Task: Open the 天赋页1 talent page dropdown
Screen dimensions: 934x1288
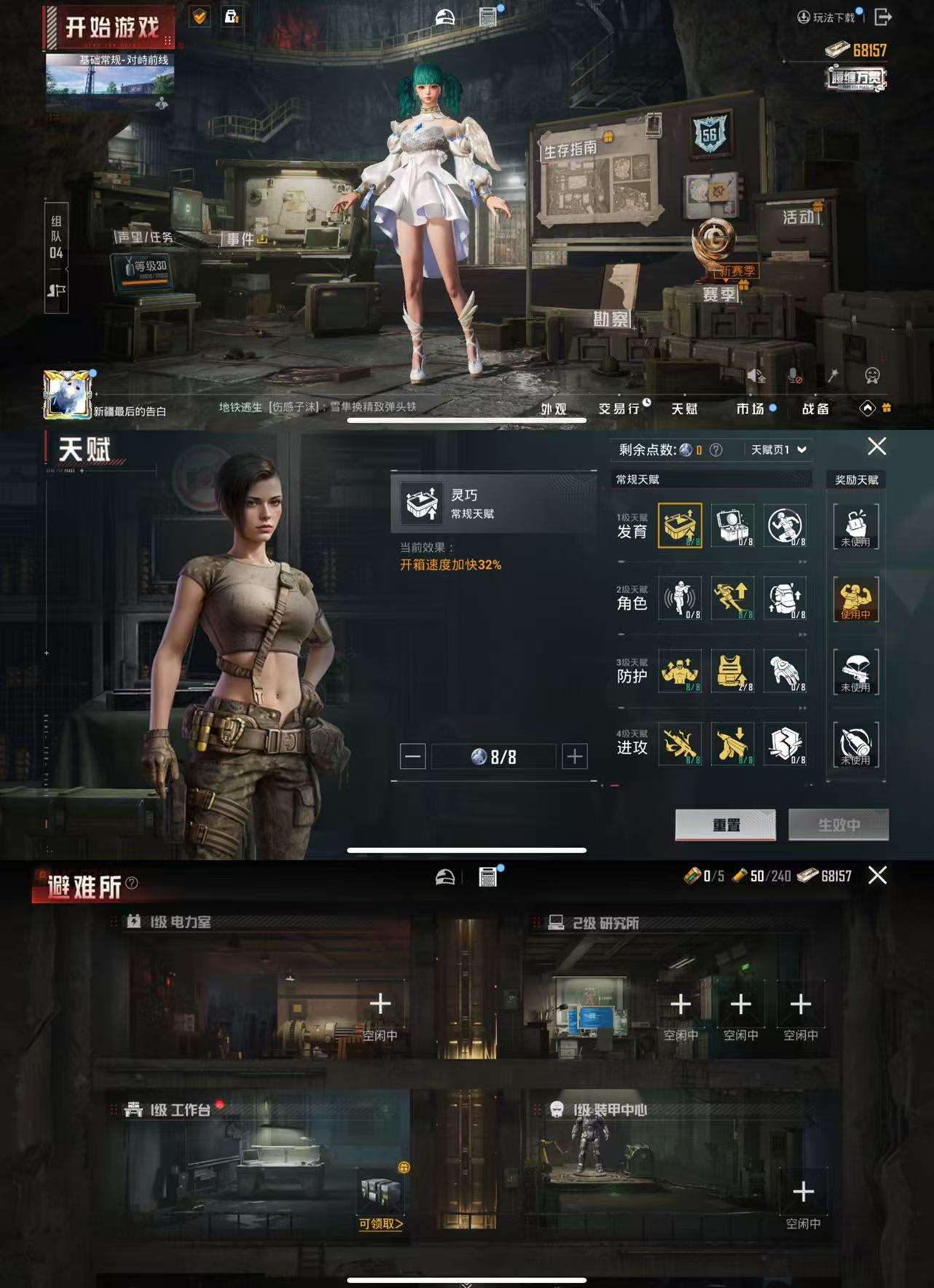Action: click(x=778, y=449)
